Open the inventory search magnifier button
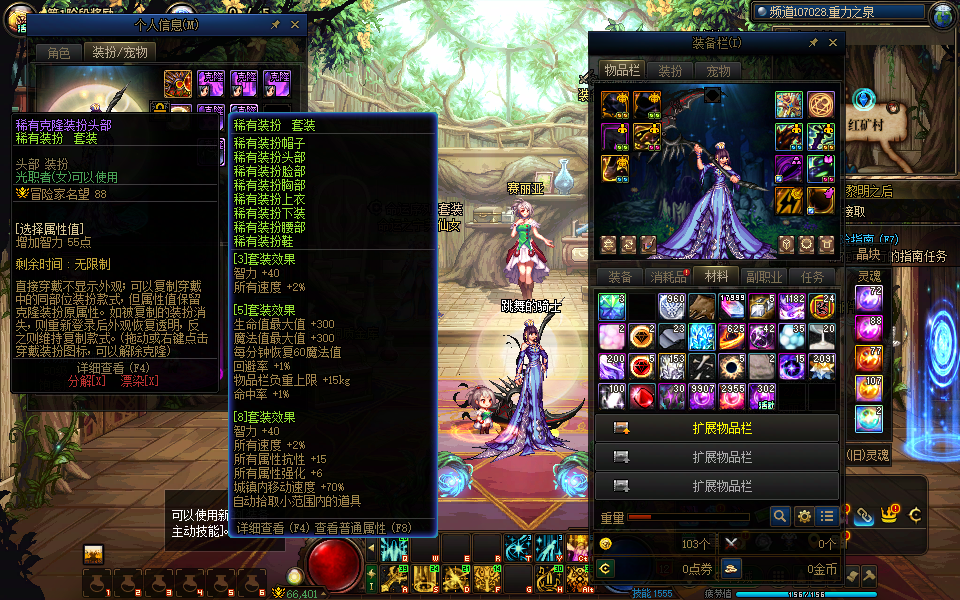Viewport: 960px width, 600px height. pyautogui.click(x=780, y=517)
